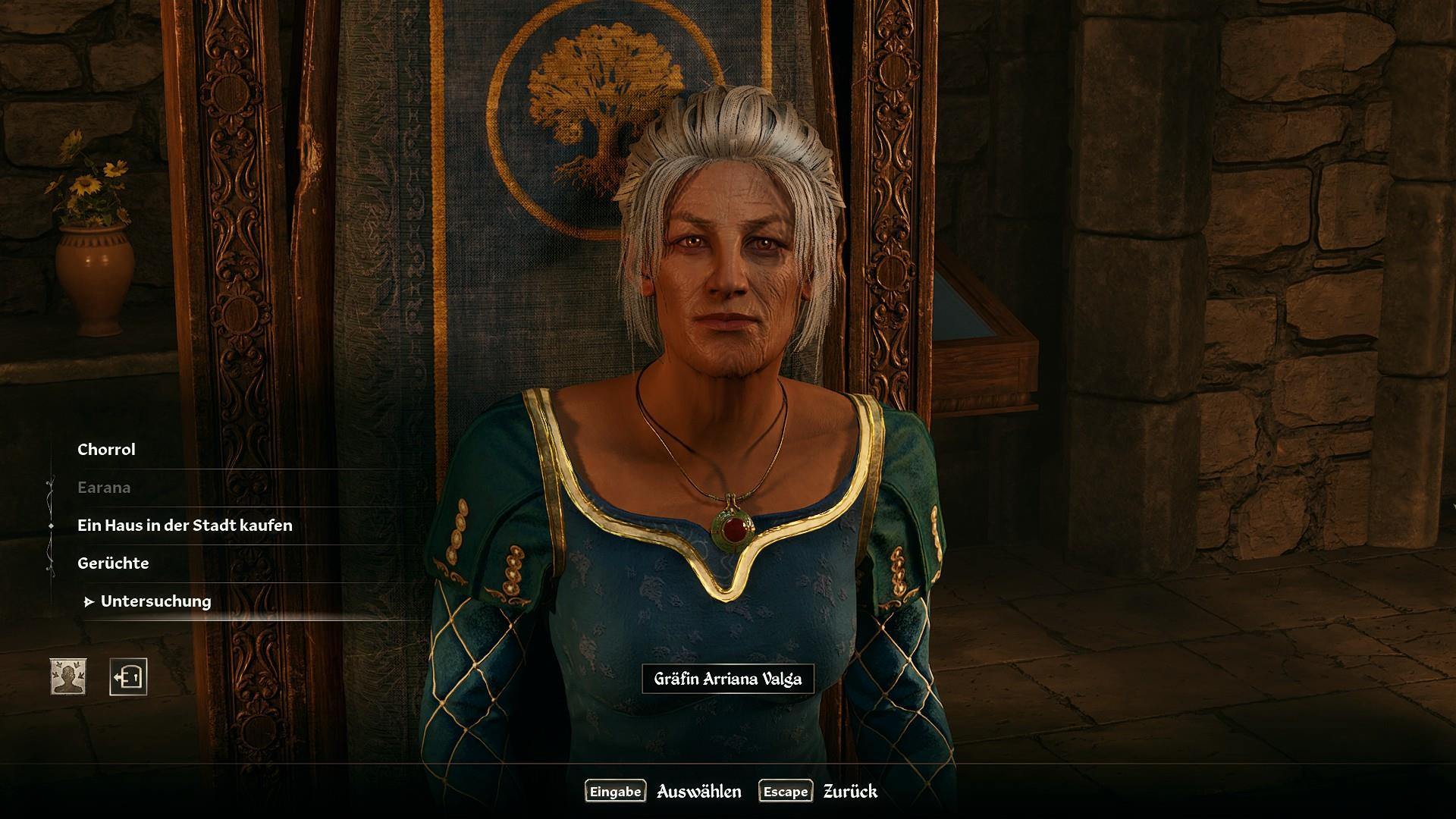Viewport: 1456px width, 819px height.
Task: Choose "Ein Haus in der Stadt kaufen"
Action: (184, 526)
